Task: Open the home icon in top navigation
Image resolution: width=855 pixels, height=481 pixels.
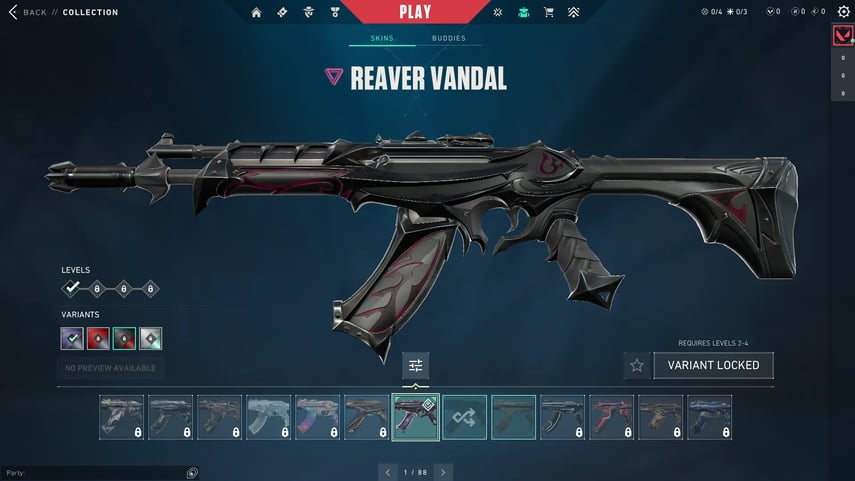Action: tap(256, 13)
